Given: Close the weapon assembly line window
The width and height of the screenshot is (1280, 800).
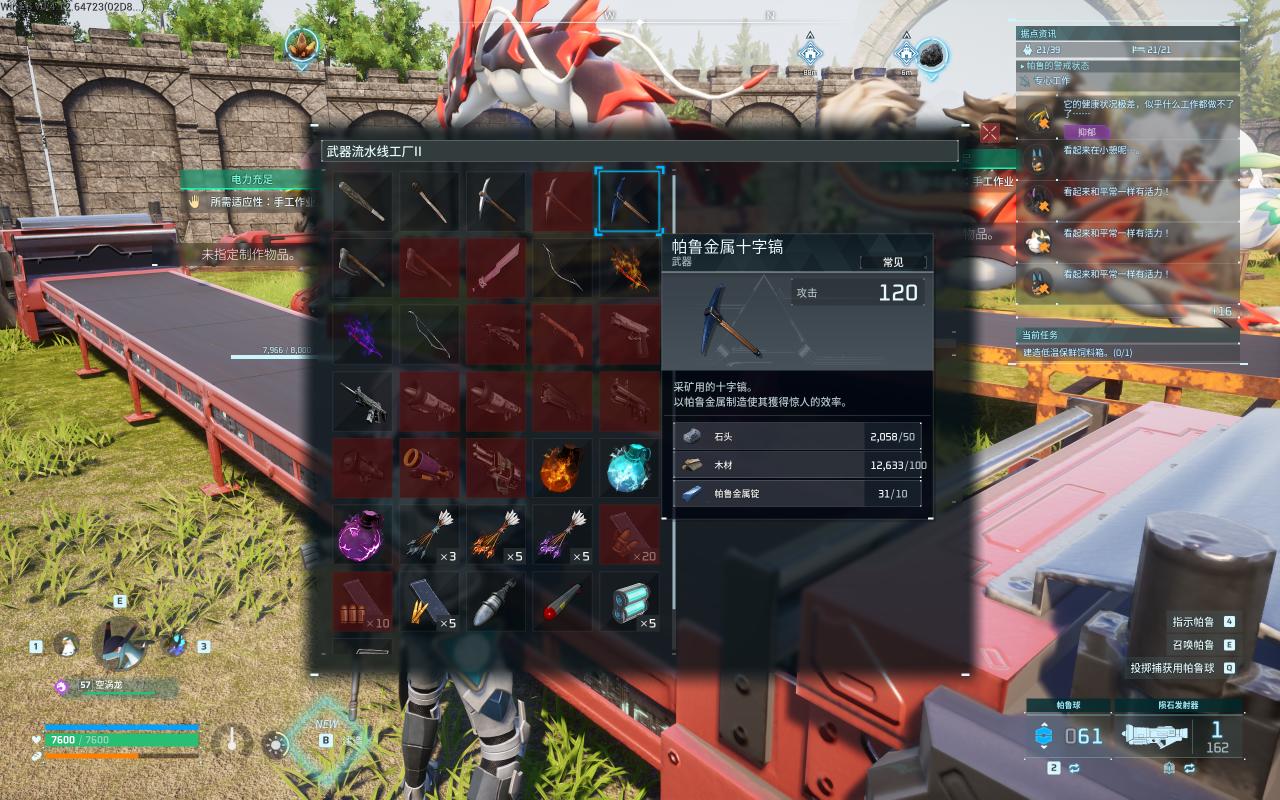Looking at the screenshot, I should [x=990, y=133].
